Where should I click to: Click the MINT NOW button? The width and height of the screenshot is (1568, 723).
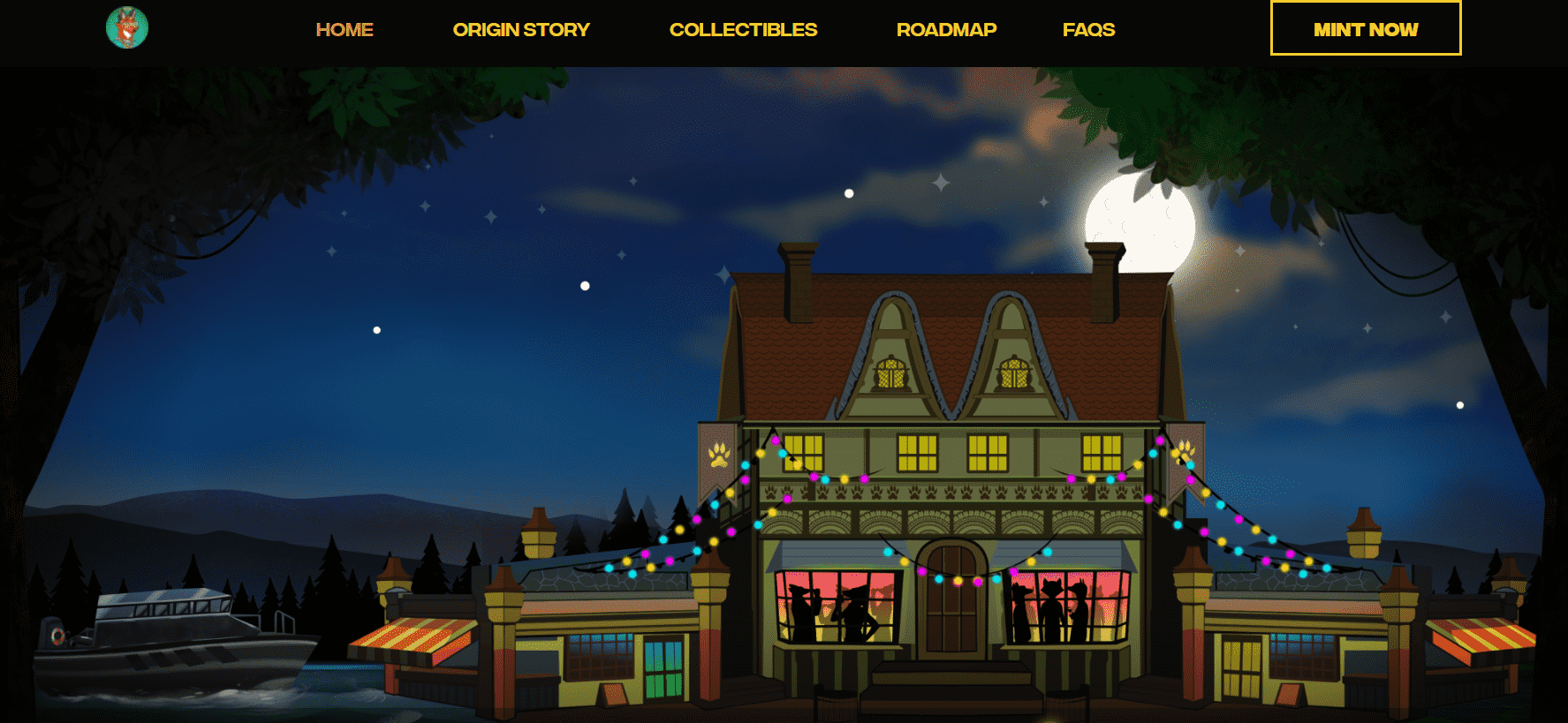click(x=1365, y=28)
